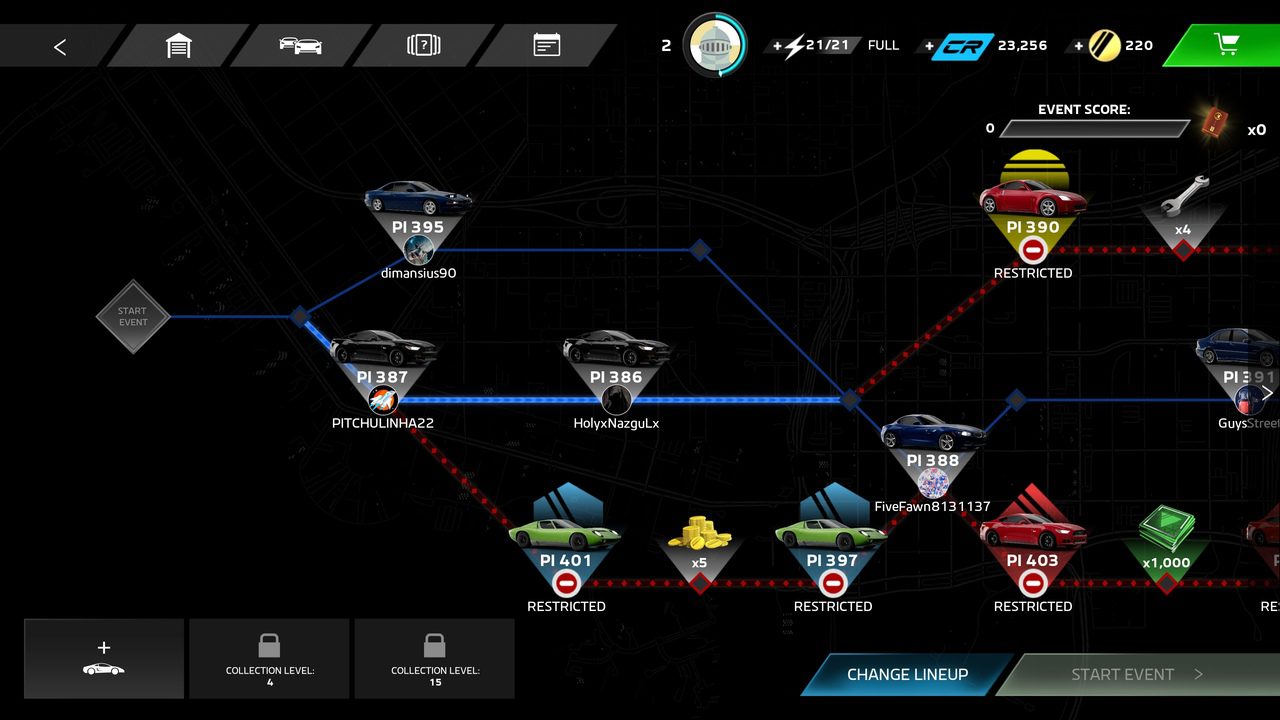The image size is (1280, 720).
Task: Select the gold coins x5 reward node
Action: tap(699, 556)
